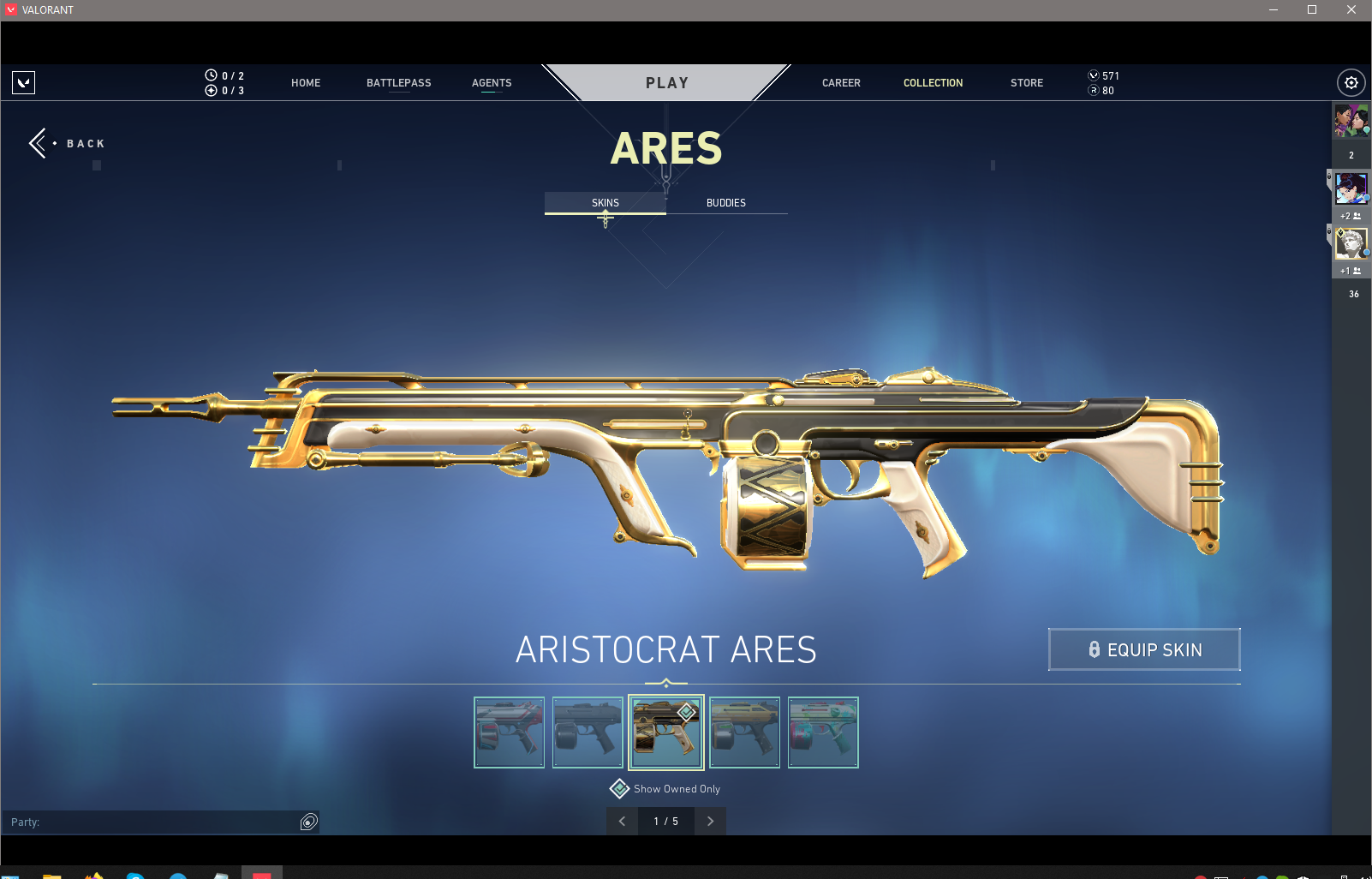
Task: Select the Play tab
Action: tap(666, 83)
